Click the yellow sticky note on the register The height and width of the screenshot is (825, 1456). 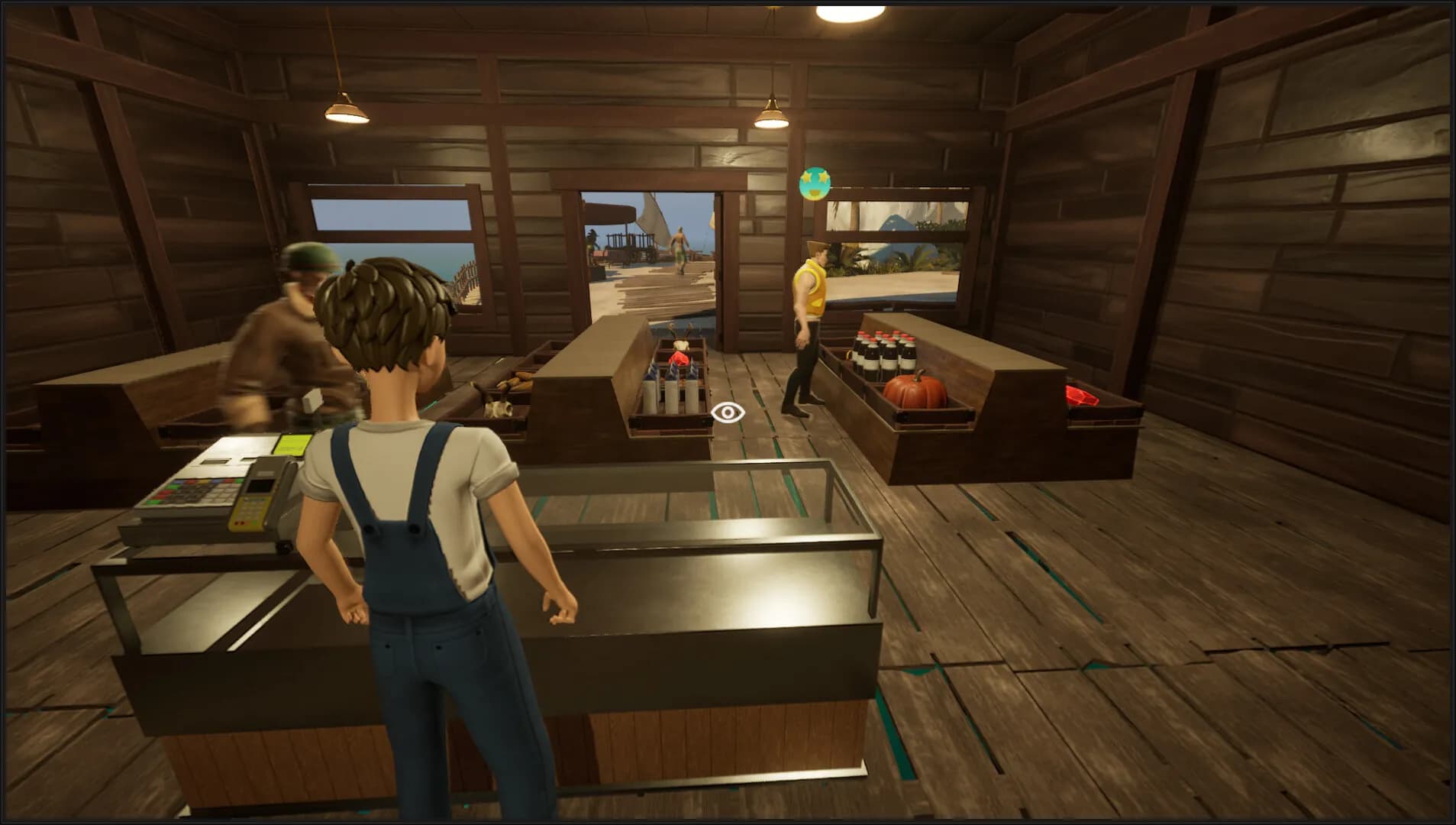292,445
